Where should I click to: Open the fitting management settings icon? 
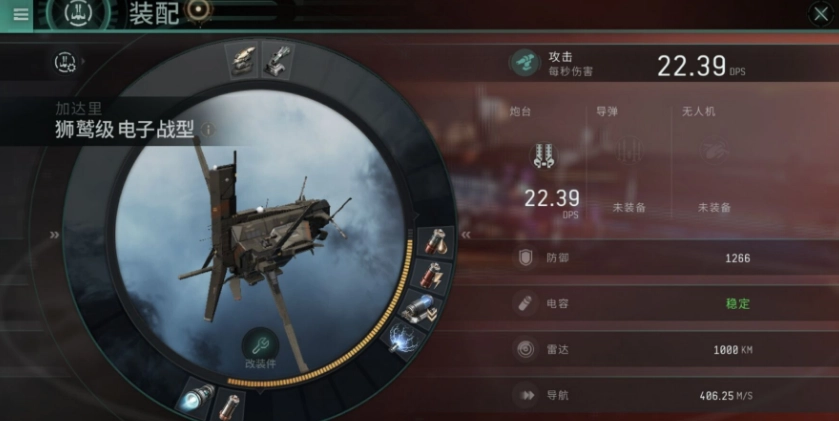66,63
